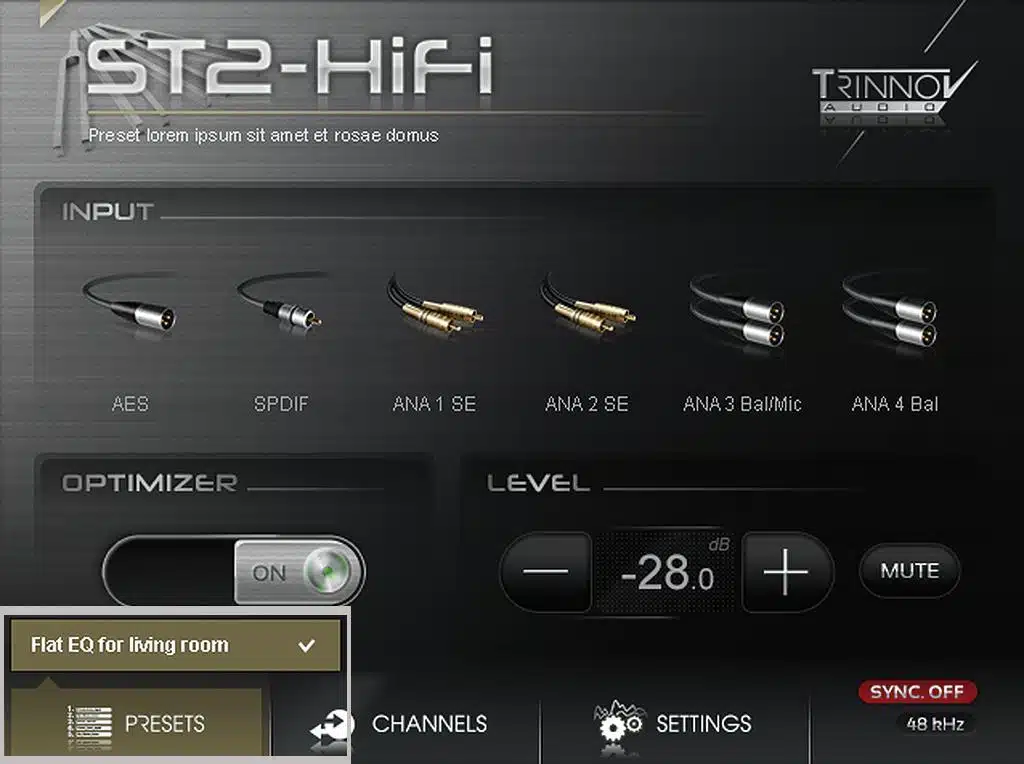Select the Flat EQ for living room preset
The height and width of the screenshot is (764, 1024).
point(176,645)
